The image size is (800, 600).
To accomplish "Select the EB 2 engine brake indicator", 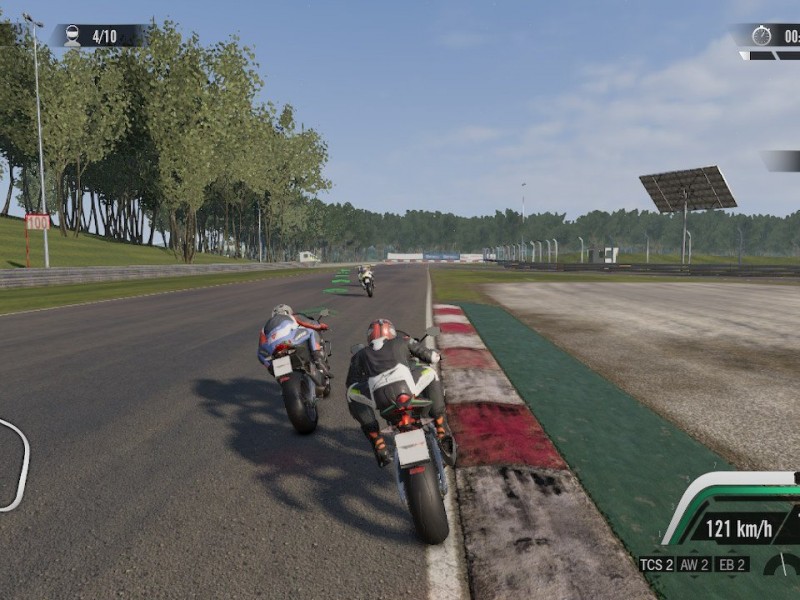I will [x=732, y=565].
